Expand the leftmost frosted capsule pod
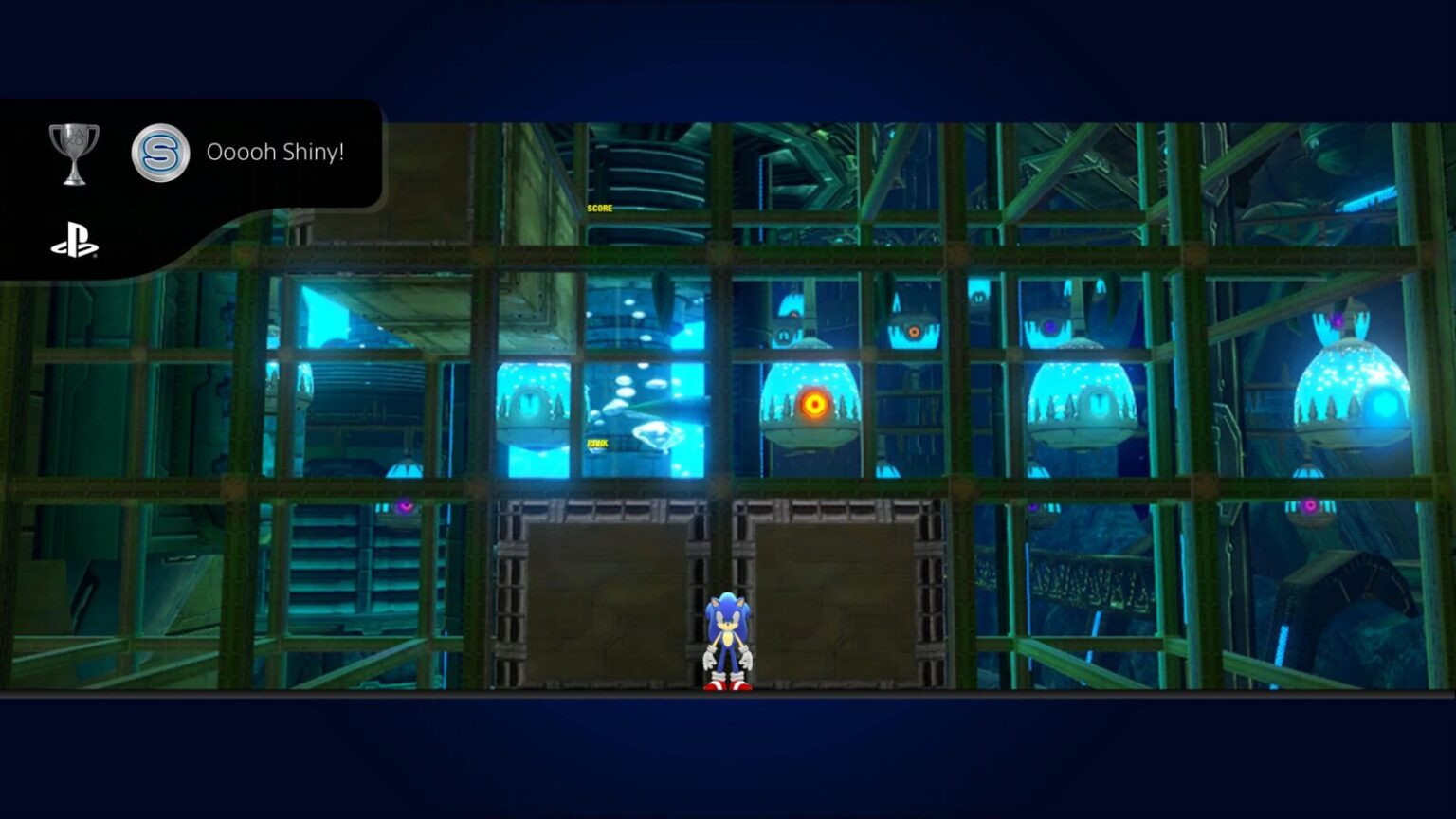The width and height of the screenshot is (1456, 819). pos(528,403)
